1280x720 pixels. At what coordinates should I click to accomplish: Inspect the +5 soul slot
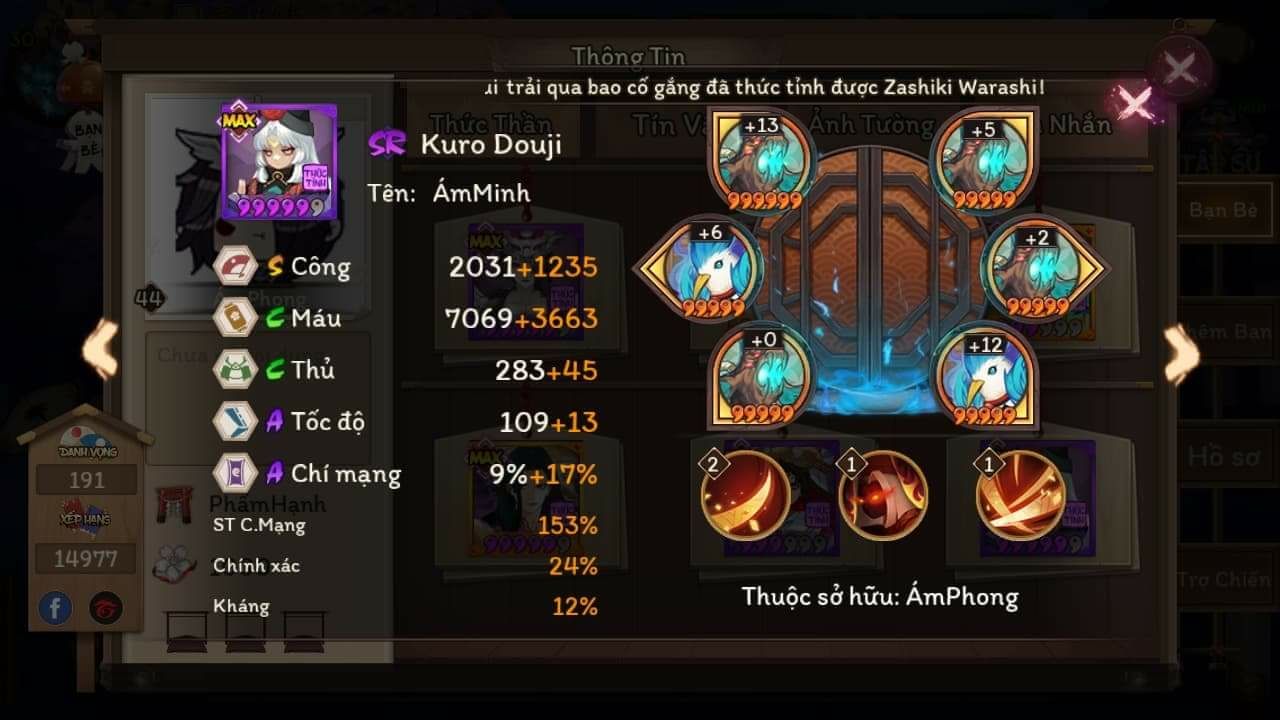[x=985, y=160]
